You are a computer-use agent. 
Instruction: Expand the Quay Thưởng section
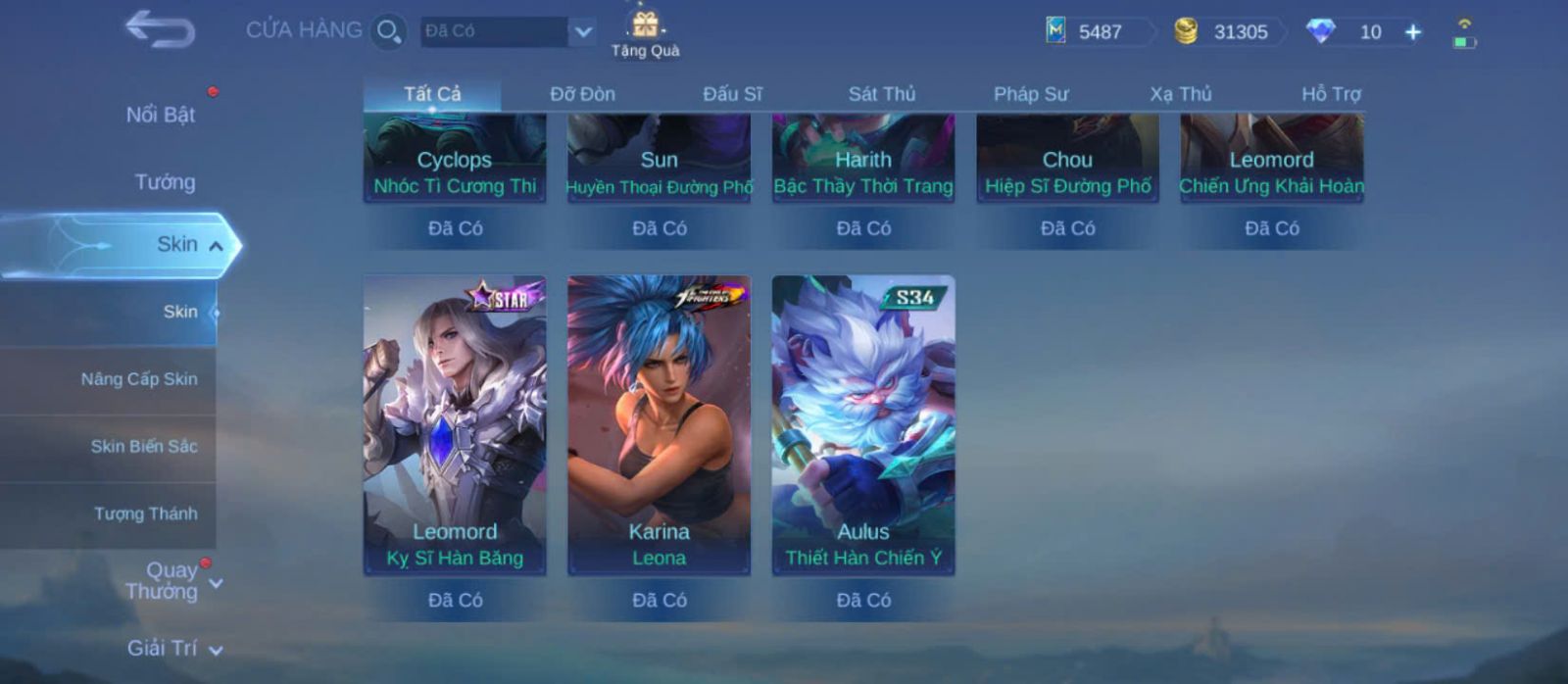coord(172,581)
